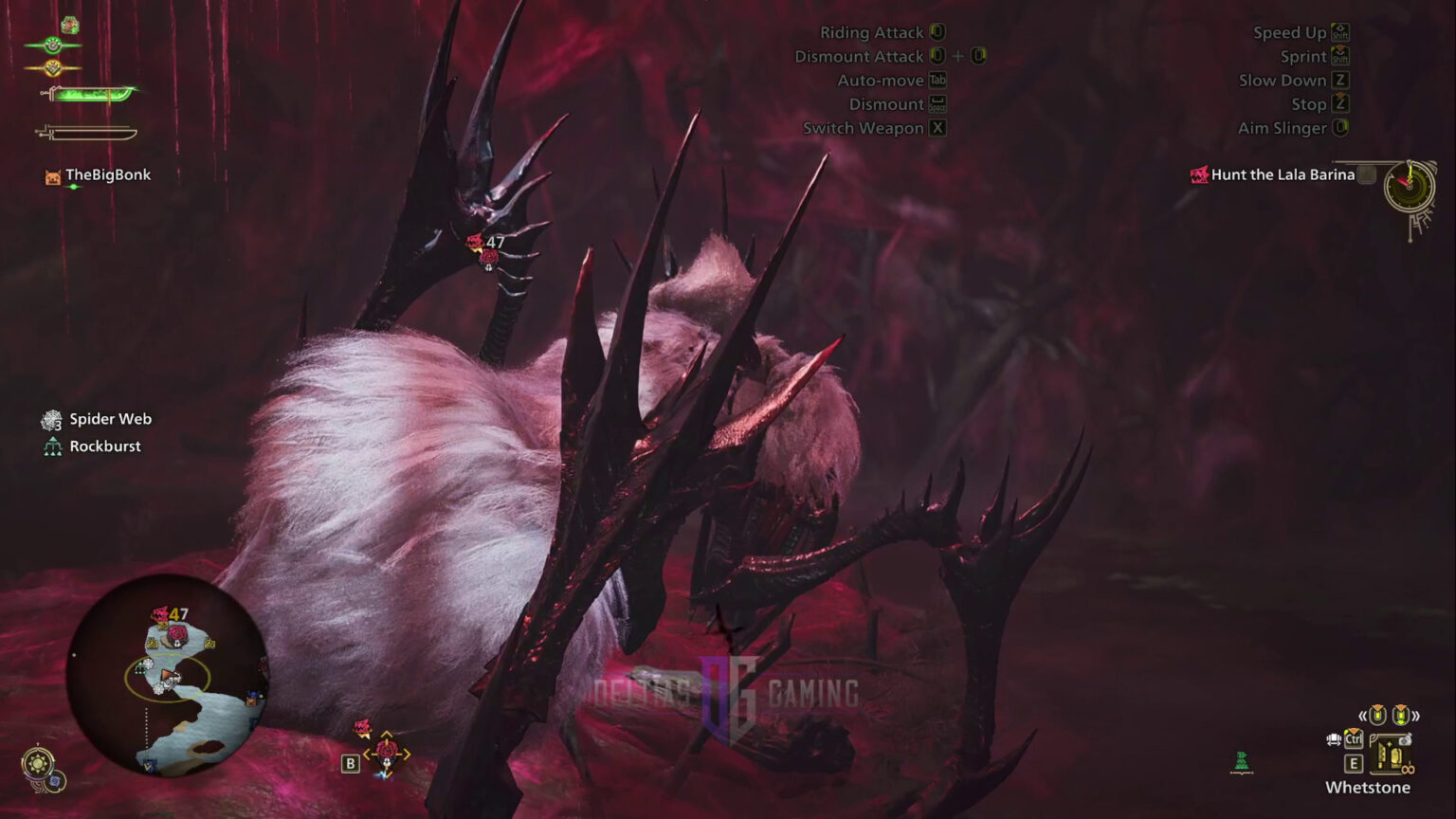Click the Spider Web indicator icon
The width and height of the screenshot is (1456, 819).
tap(51, 418)
